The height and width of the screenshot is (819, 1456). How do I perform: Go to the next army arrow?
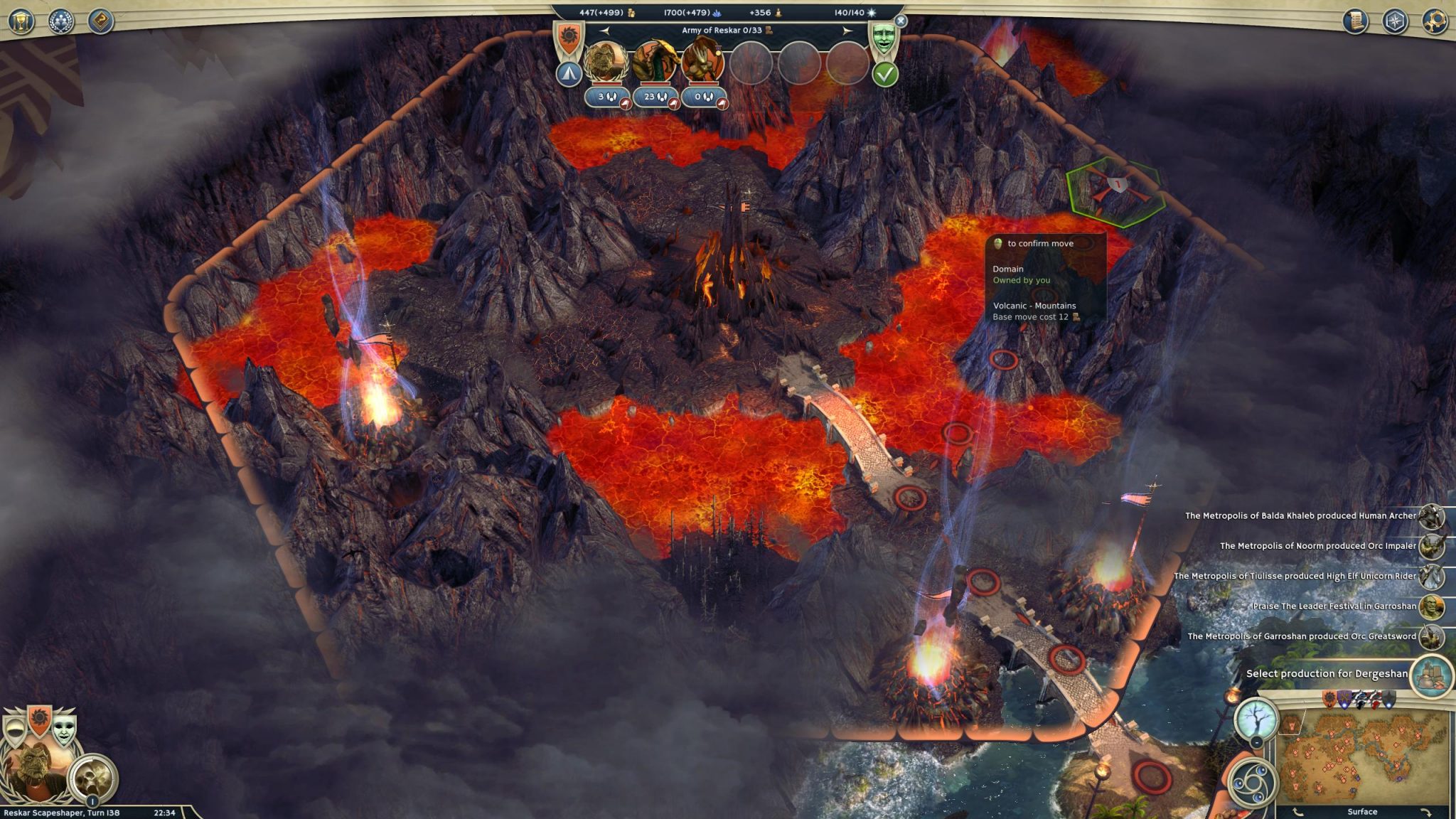847,31
